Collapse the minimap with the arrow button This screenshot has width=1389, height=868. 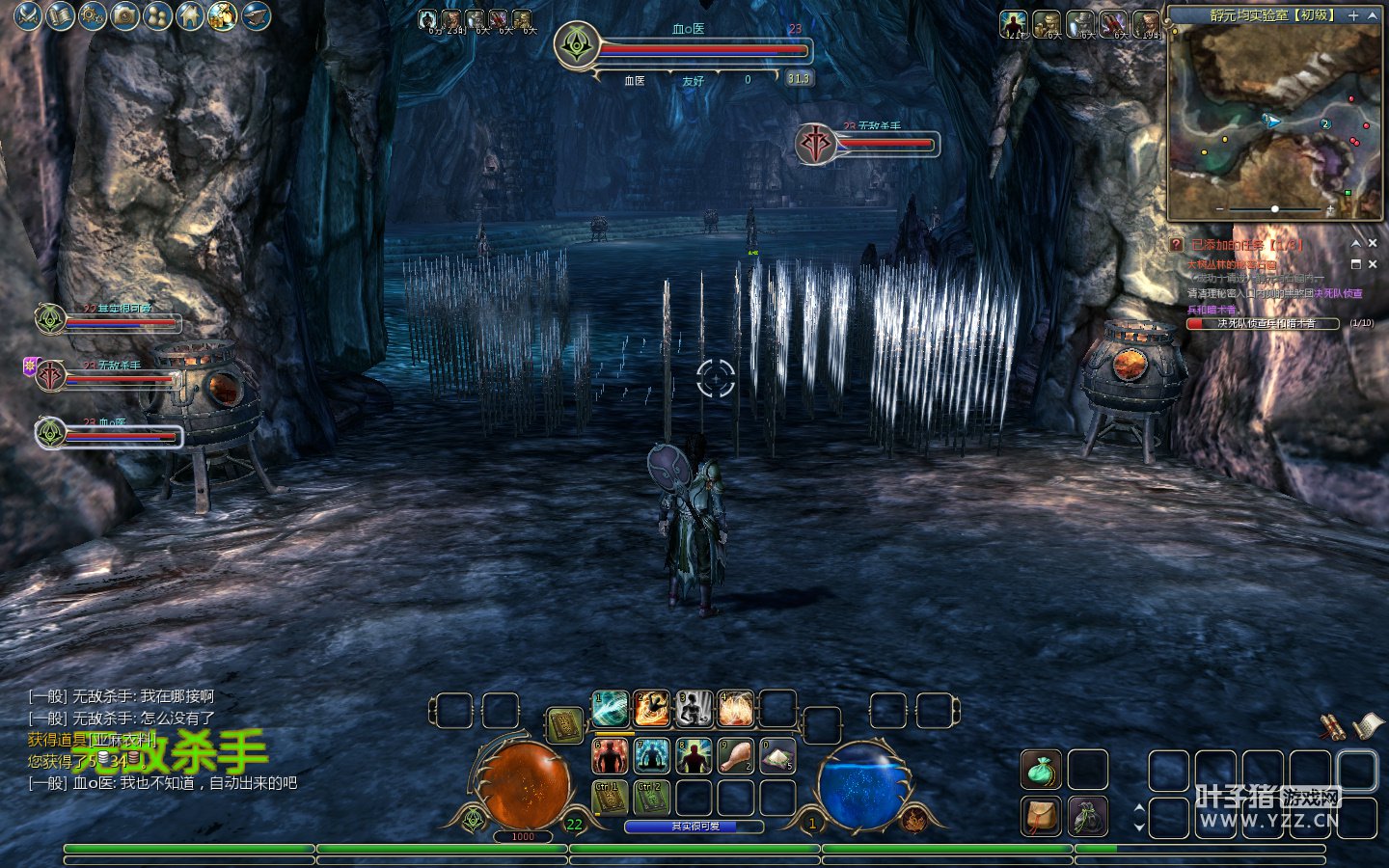pos(1373,15)
